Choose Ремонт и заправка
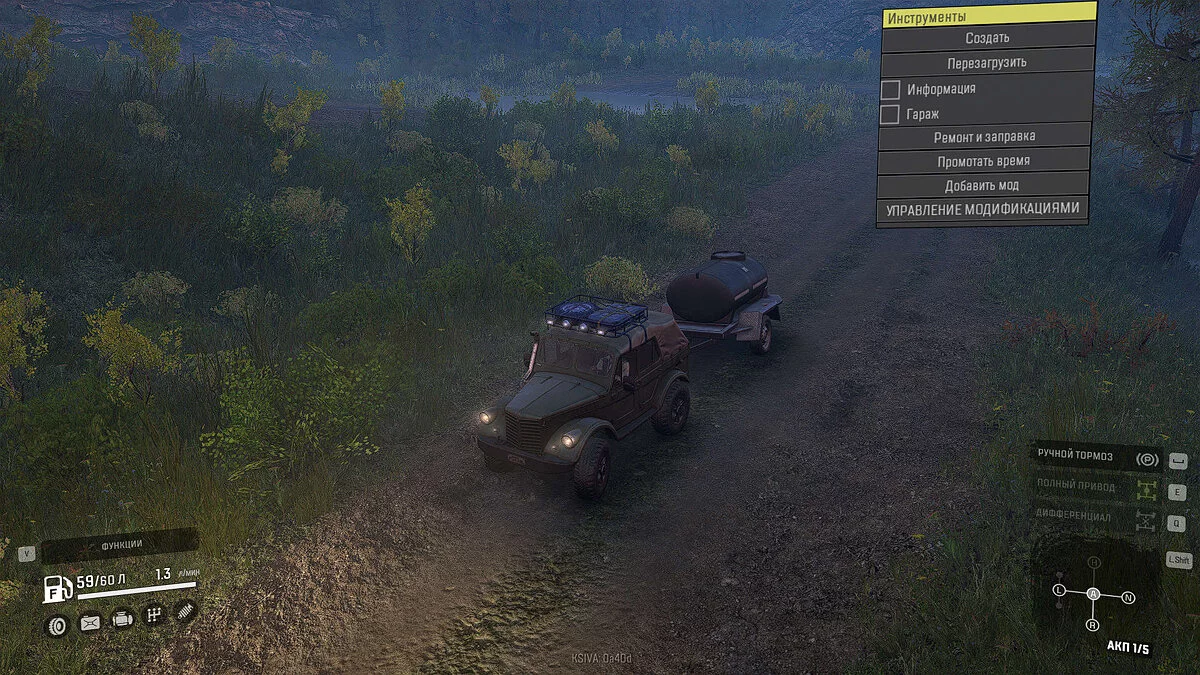Viewport: 1200px width, 675px height. click(984, 136)
